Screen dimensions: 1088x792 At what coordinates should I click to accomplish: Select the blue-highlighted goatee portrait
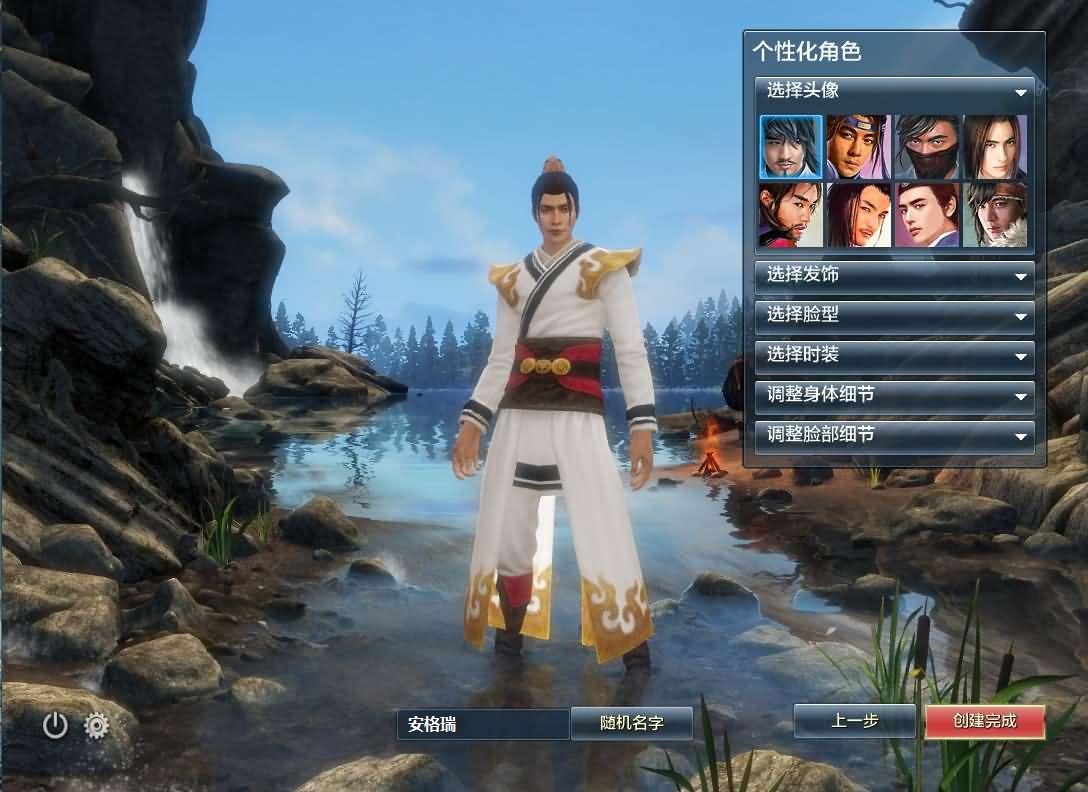[x=791, y=147]
